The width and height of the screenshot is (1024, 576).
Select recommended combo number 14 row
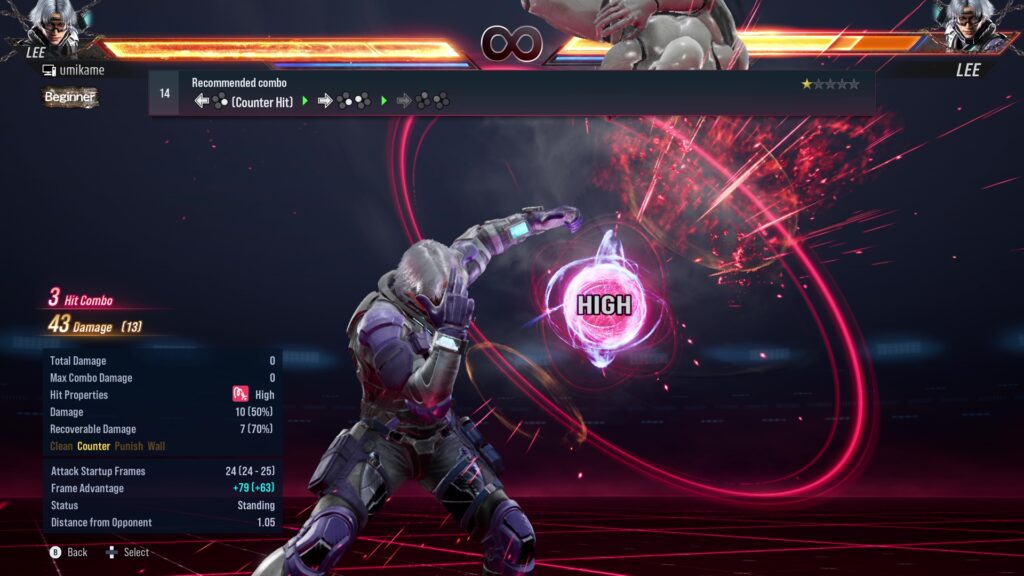coord(510,93)
